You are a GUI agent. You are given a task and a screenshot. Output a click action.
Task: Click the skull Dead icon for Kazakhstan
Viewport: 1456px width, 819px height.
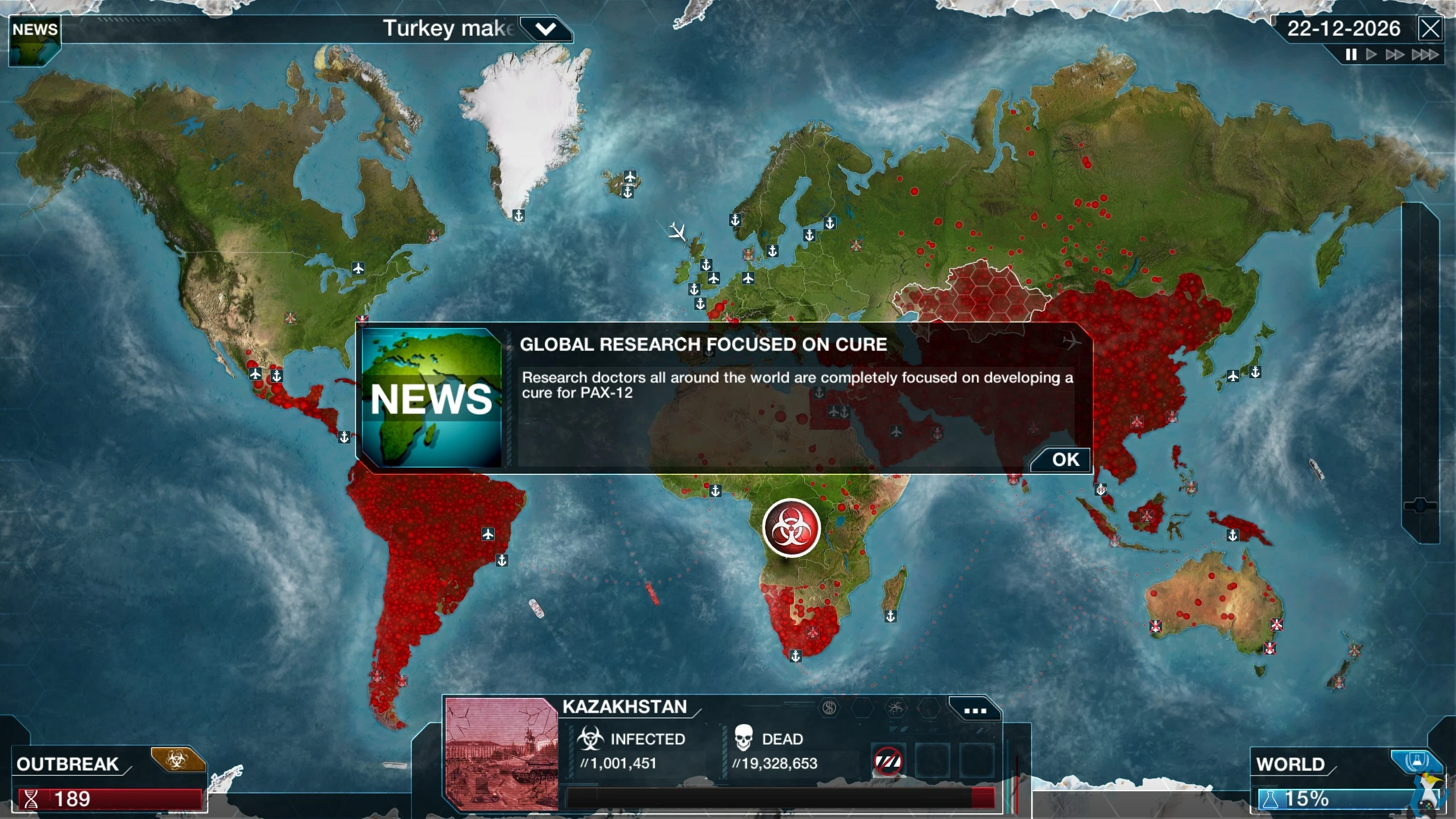(743, 738)
